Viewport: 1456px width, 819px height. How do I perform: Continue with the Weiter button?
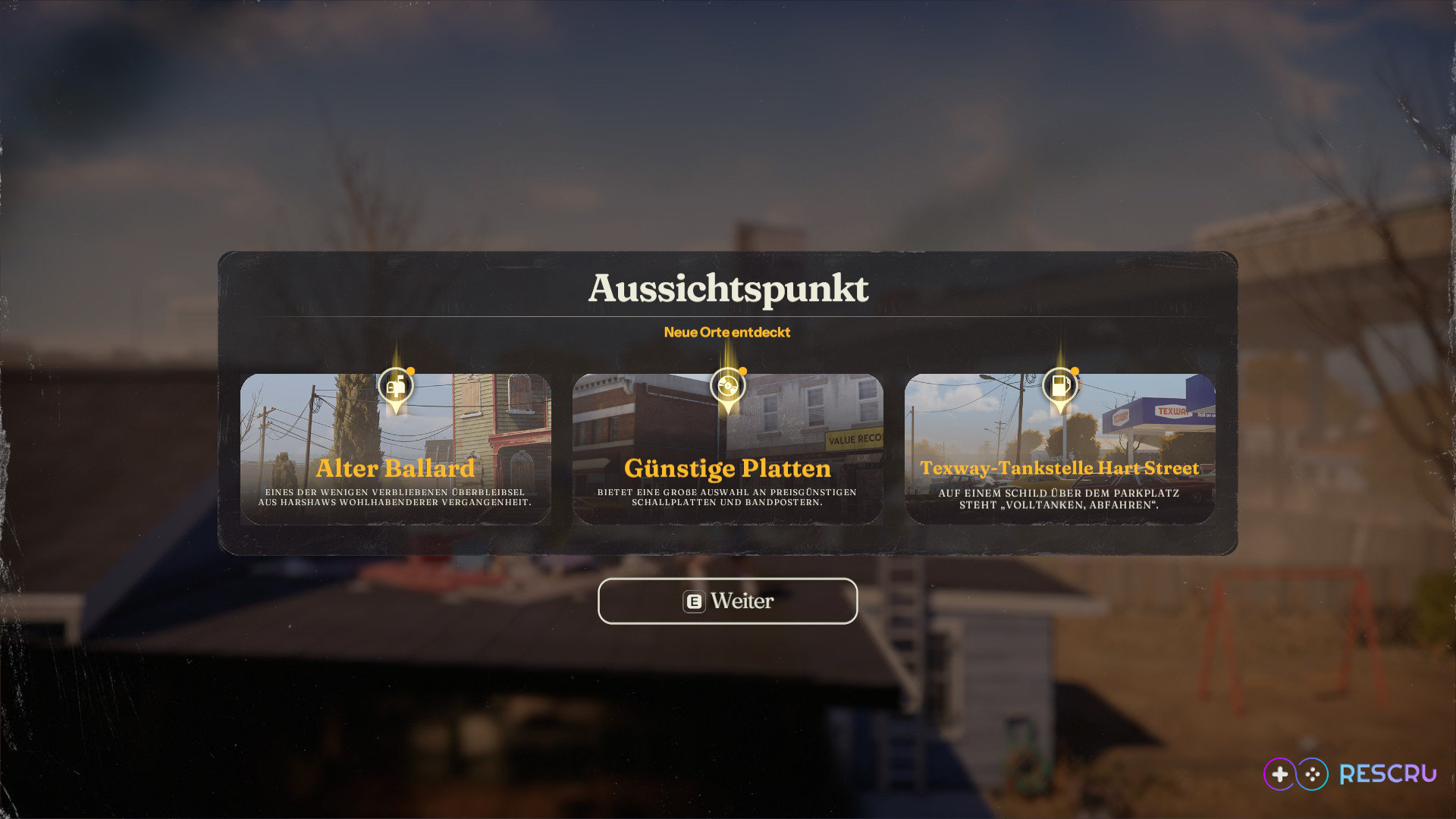tap(727, 601)
